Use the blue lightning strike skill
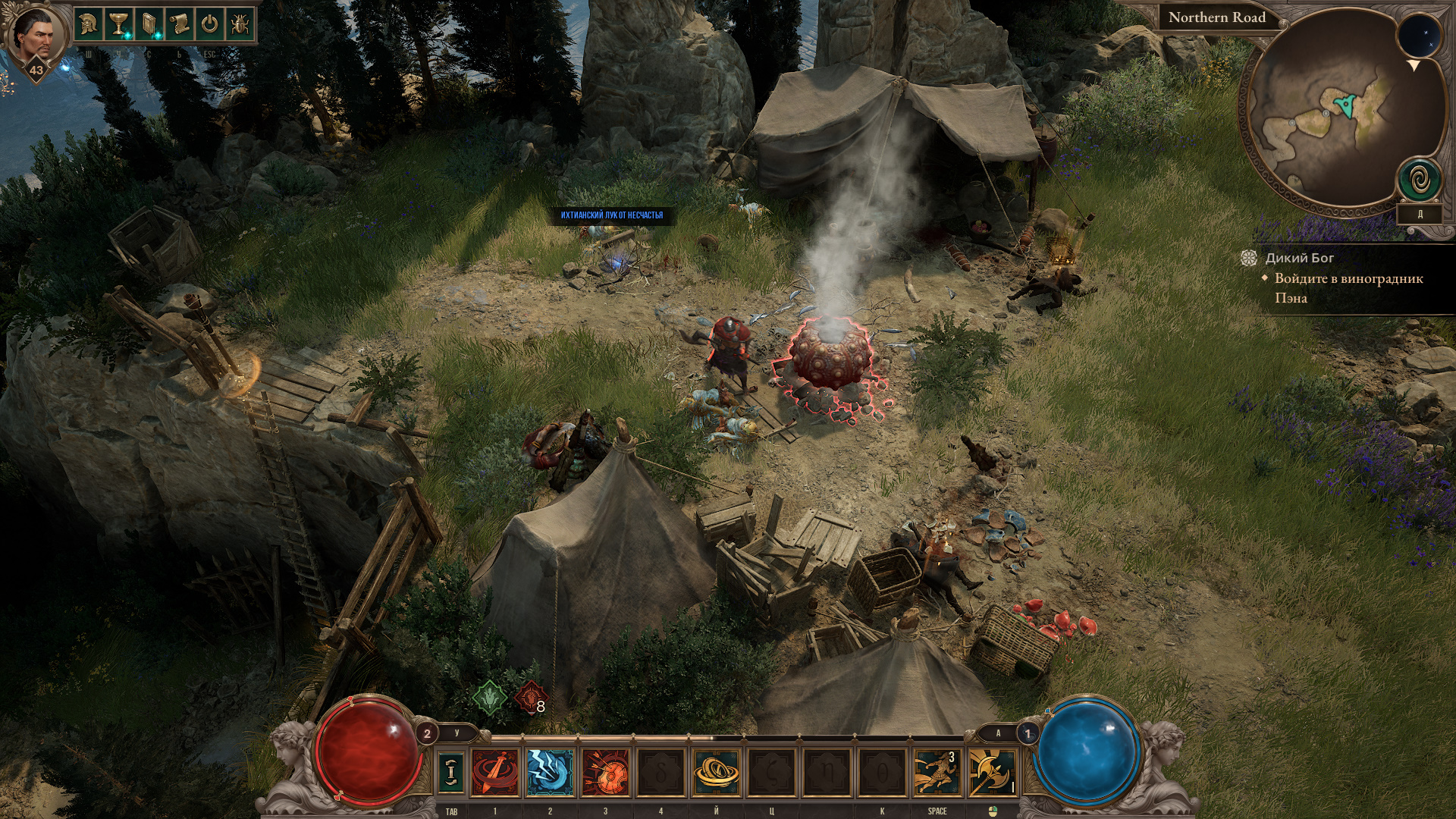This screenshot has height=819, width=1456. (x=550, y=772)
